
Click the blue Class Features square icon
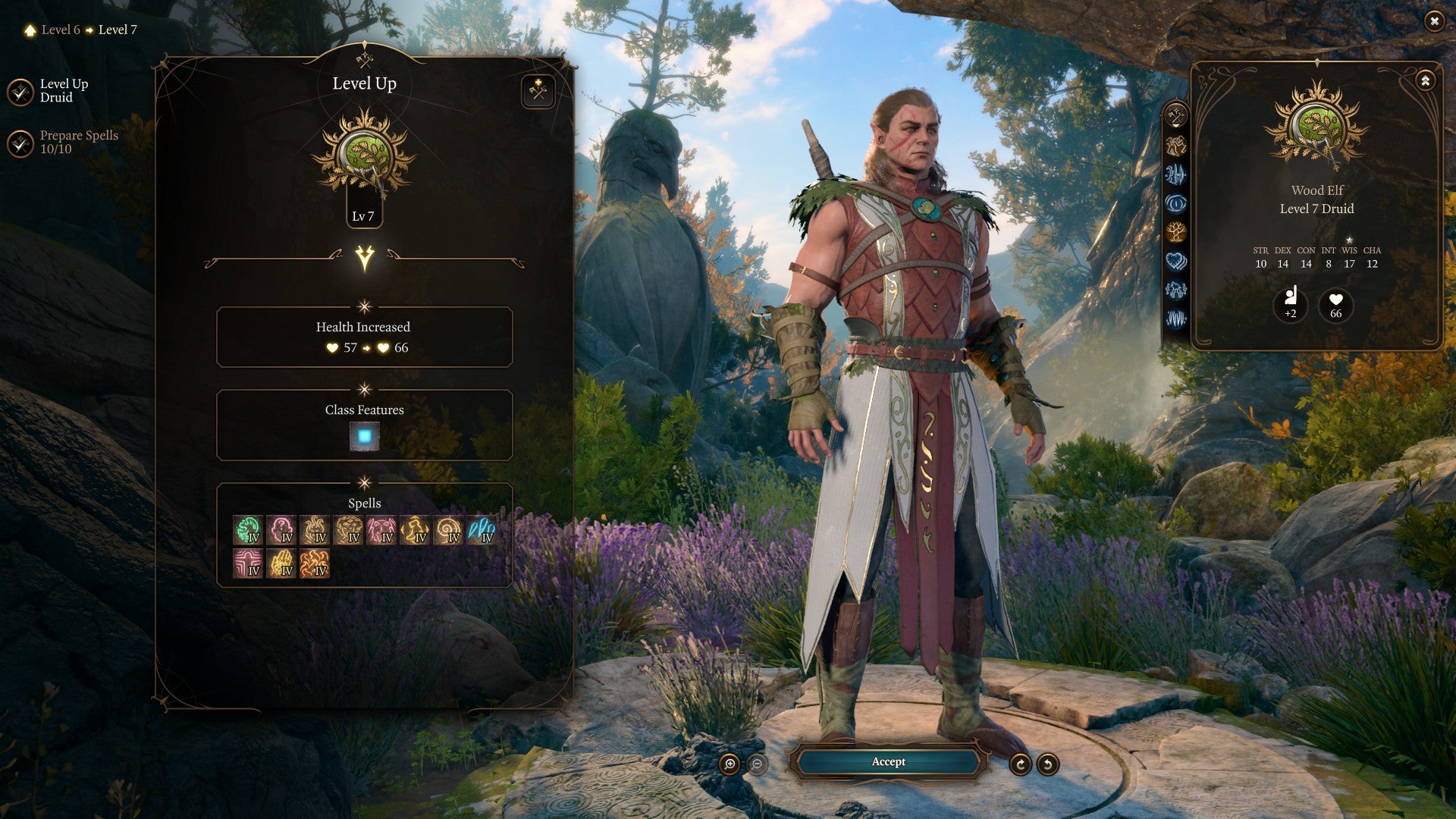pyautogui.click(x=365, y=435)
